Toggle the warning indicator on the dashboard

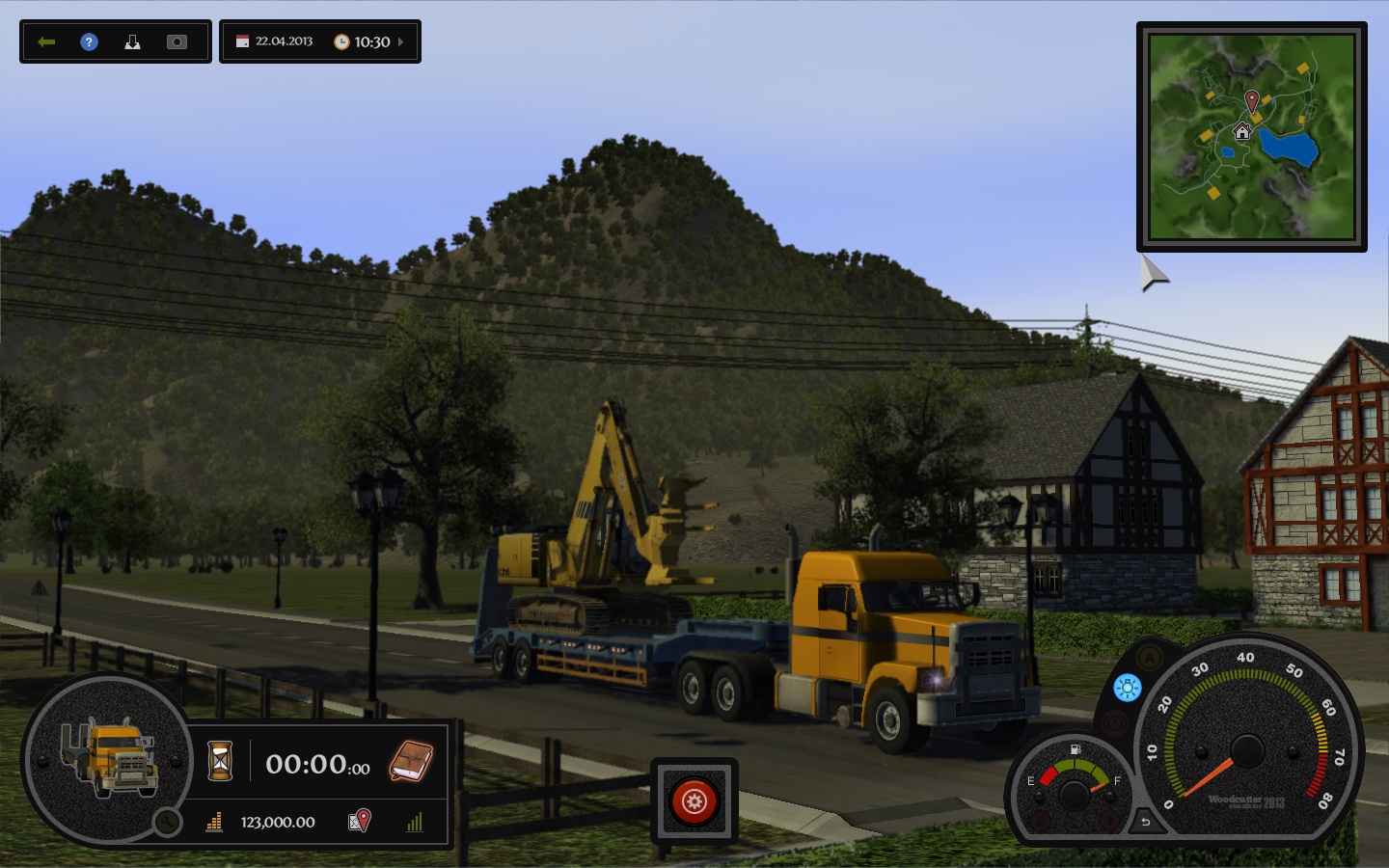click(x=1114, y=722)
